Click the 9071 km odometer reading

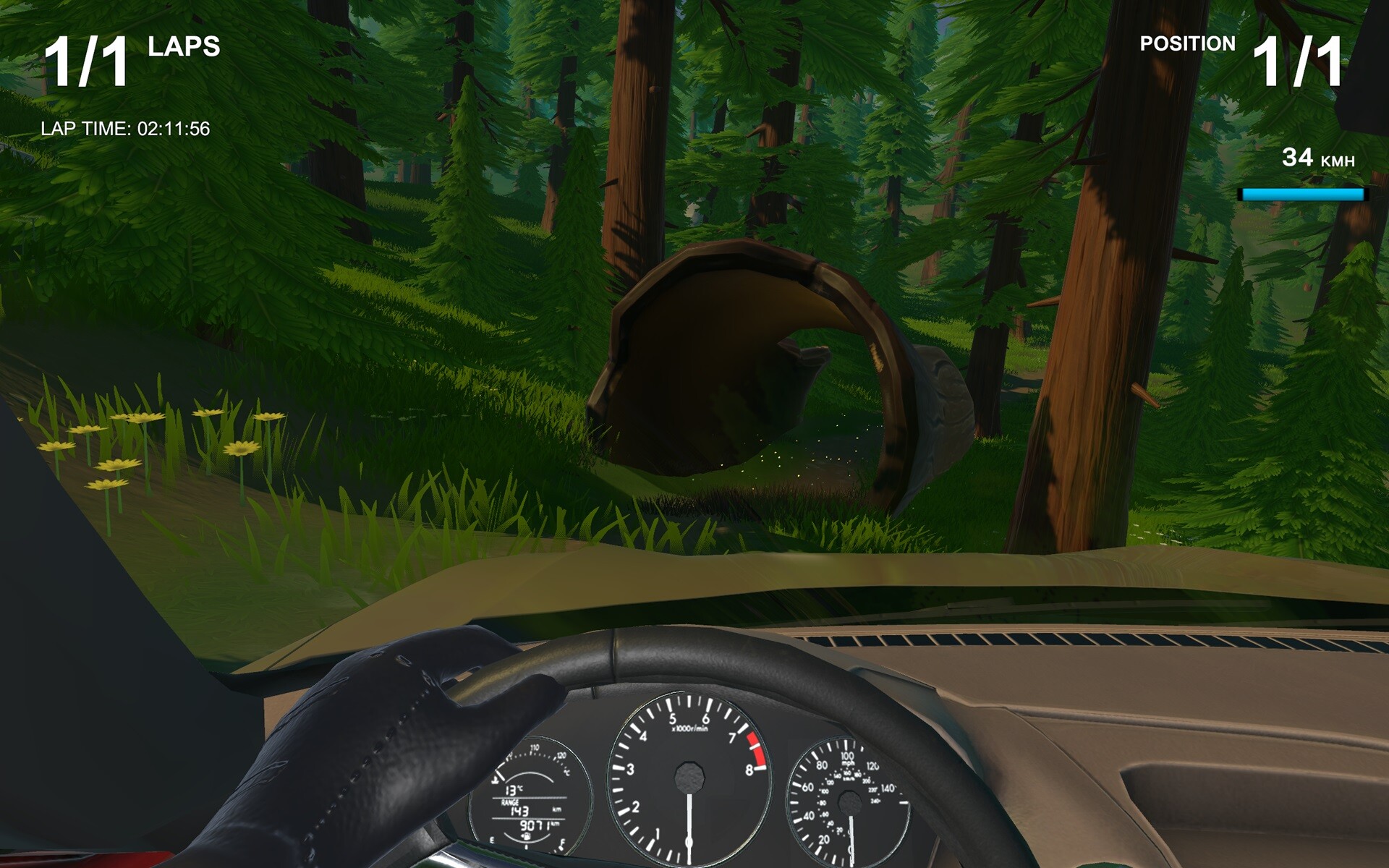(534, 825)
